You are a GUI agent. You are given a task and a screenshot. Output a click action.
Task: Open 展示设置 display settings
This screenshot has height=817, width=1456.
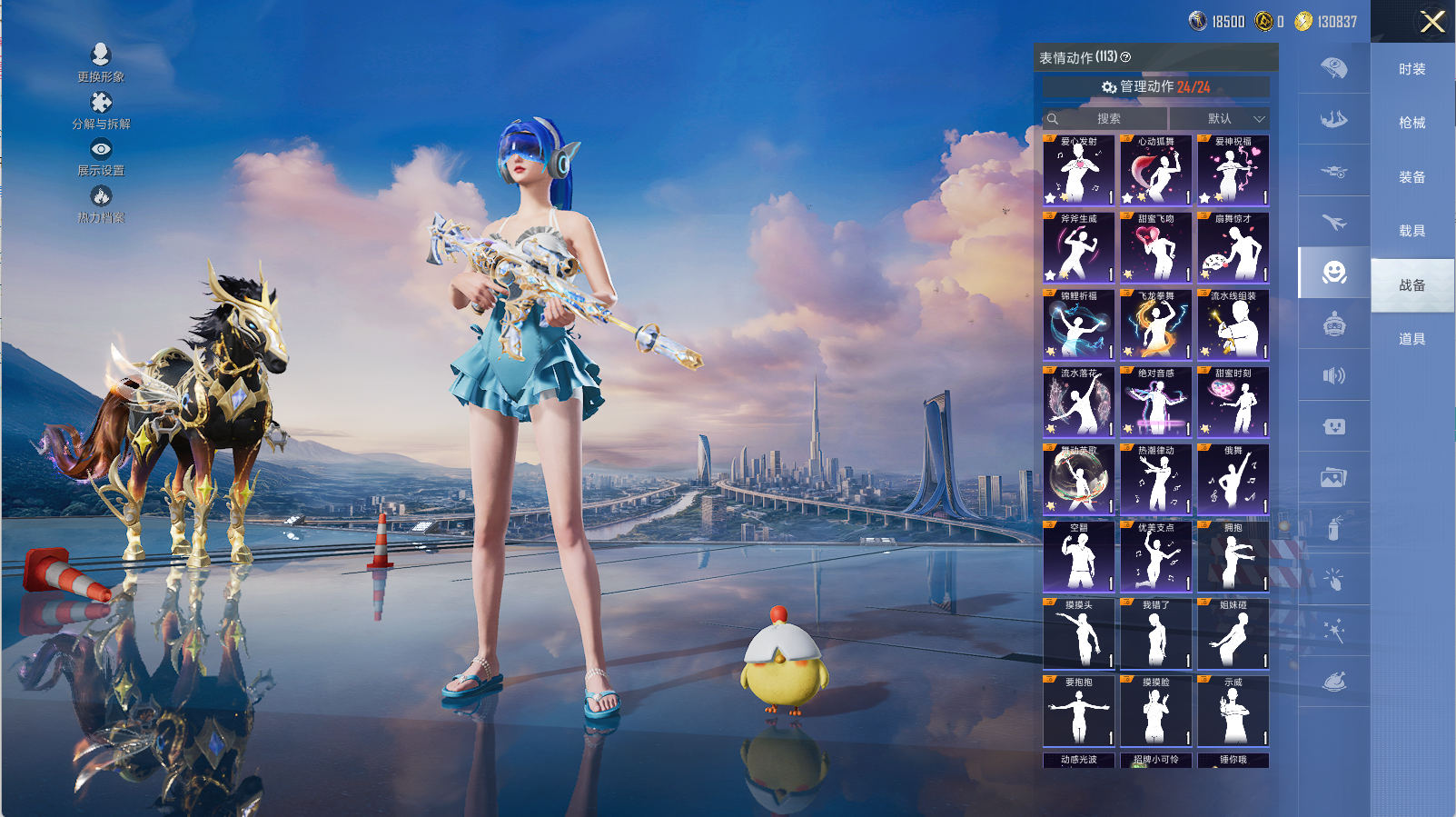click(x=101, y=156)
